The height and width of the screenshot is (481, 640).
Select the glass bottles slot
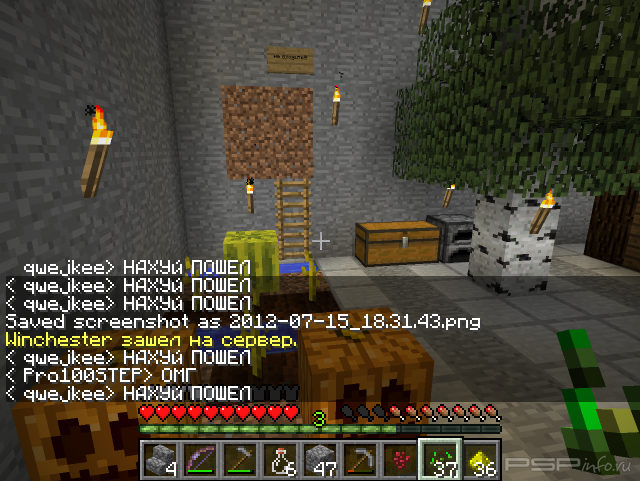click(280, 460)
